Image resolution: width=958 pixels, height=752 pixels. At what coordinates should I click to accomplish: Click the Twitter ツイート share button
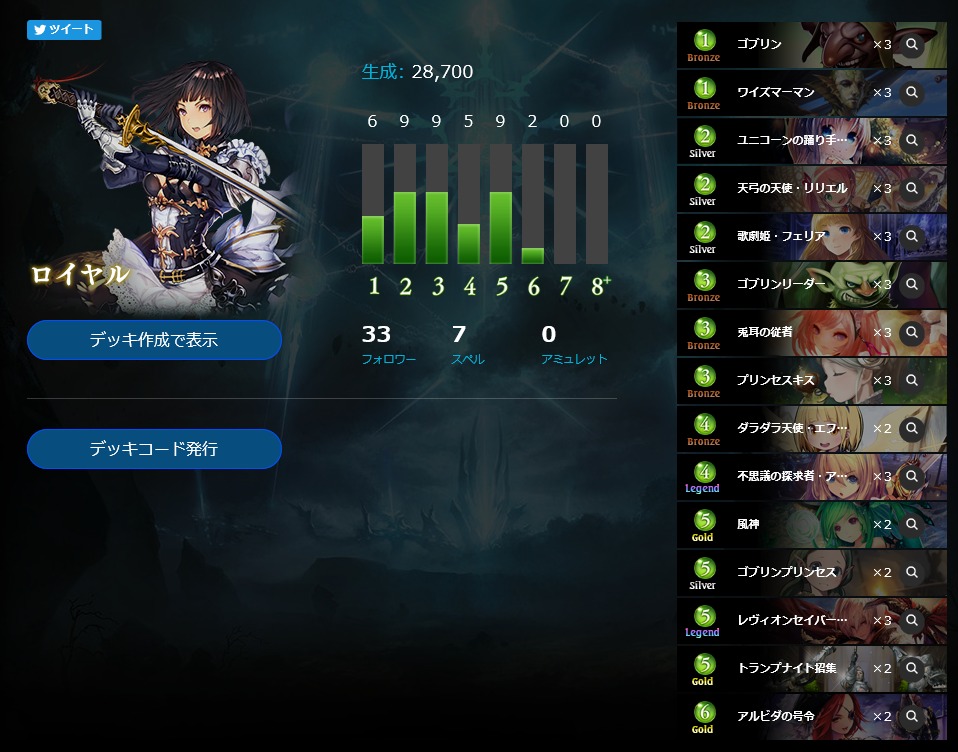64,29
